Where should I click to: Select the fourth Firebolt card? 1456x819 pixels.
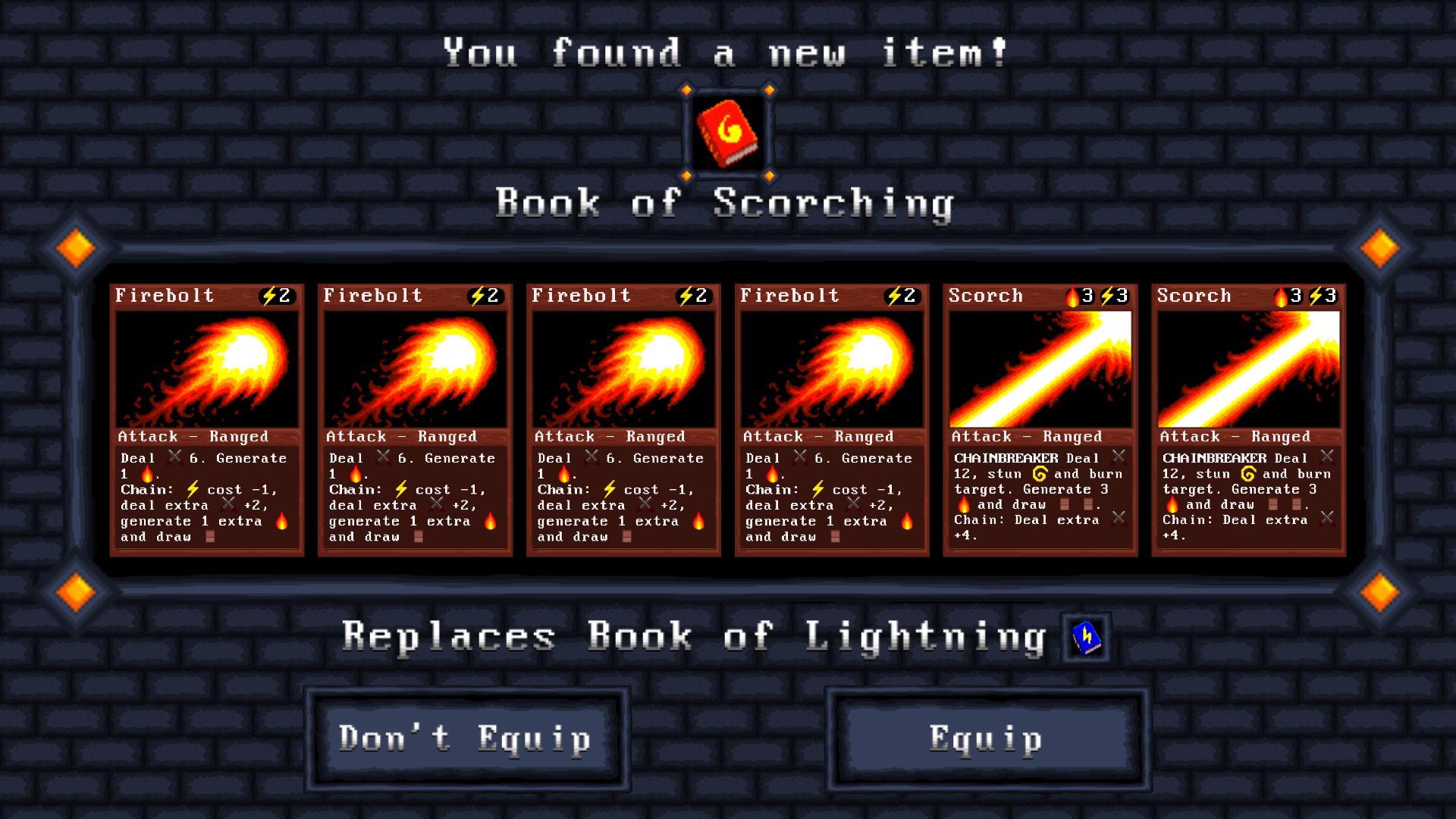point(830,417)
